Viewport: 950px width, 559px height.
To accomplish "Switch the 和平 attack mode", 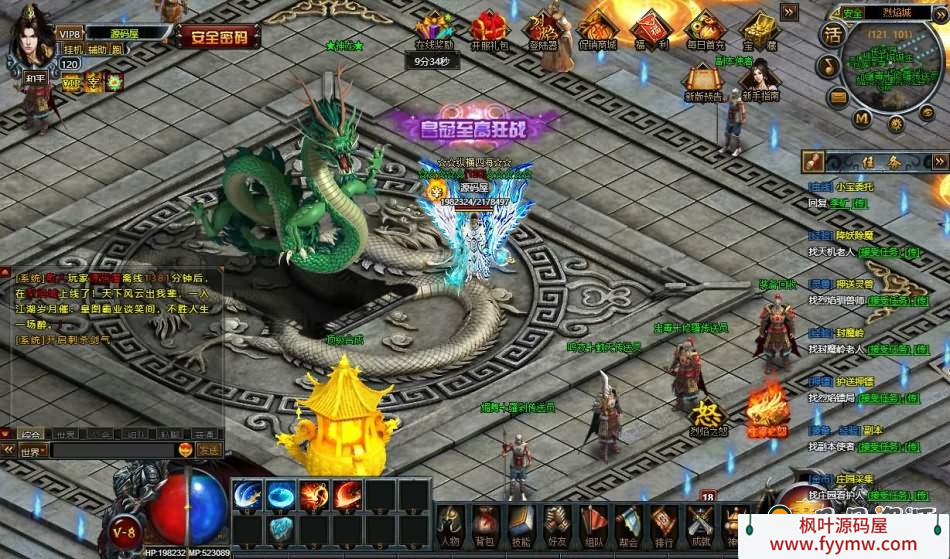I will [37, 76].
